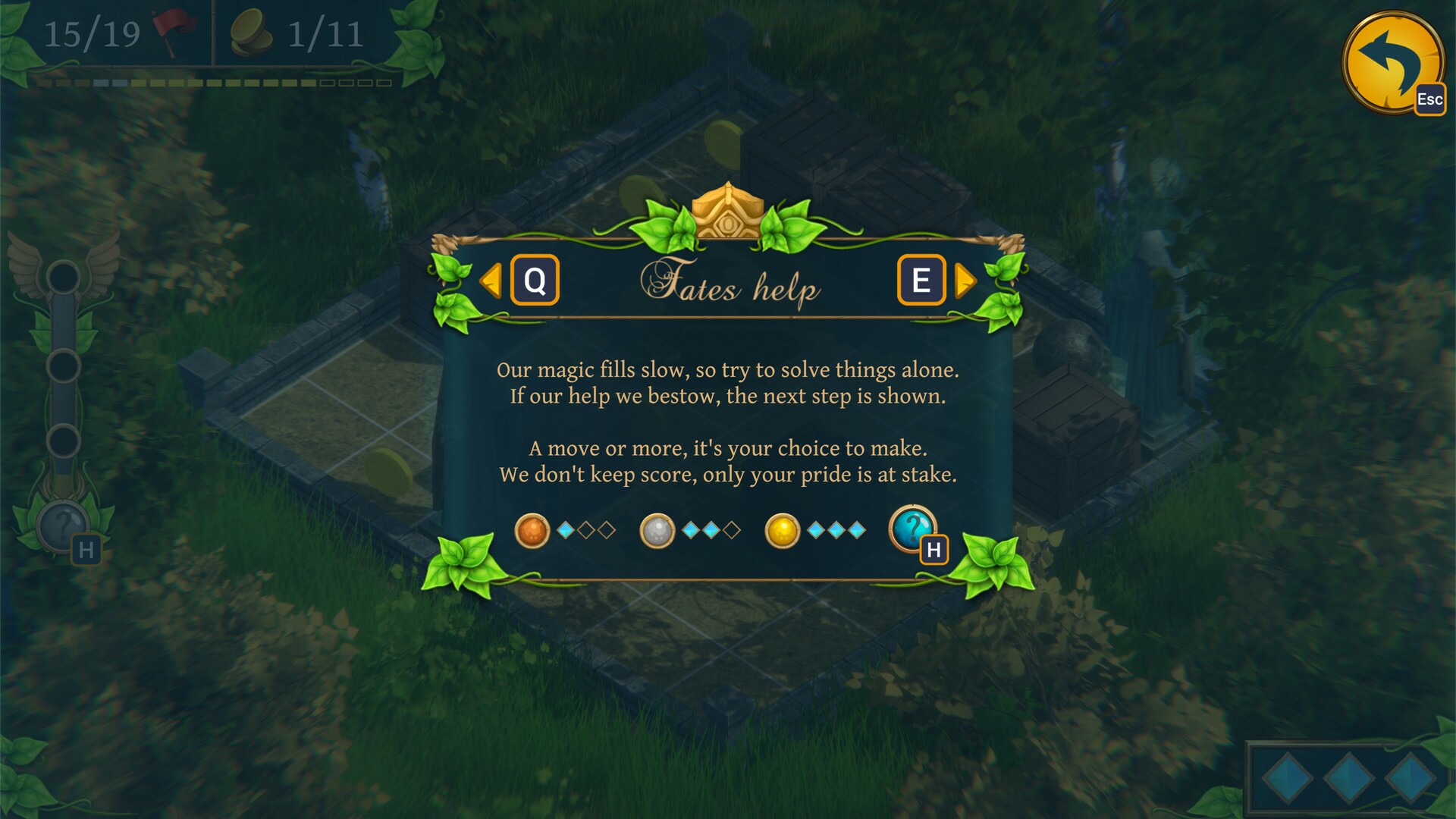
Task: Click the Esc back arrow button
Action: [x=1392, y=64]
